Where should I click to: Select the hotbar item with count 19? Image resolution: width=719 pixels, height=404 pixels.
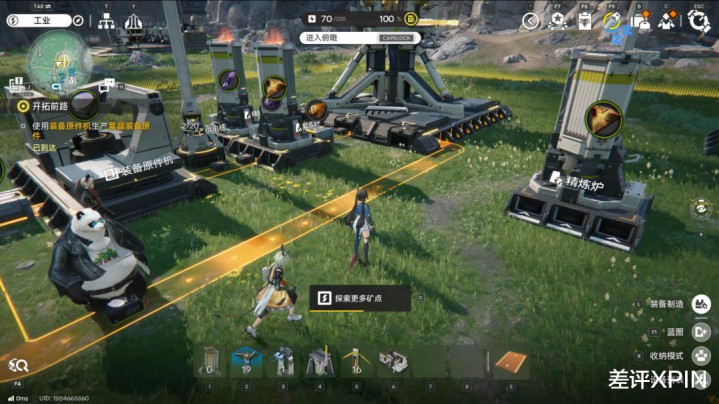click(246, 360)
